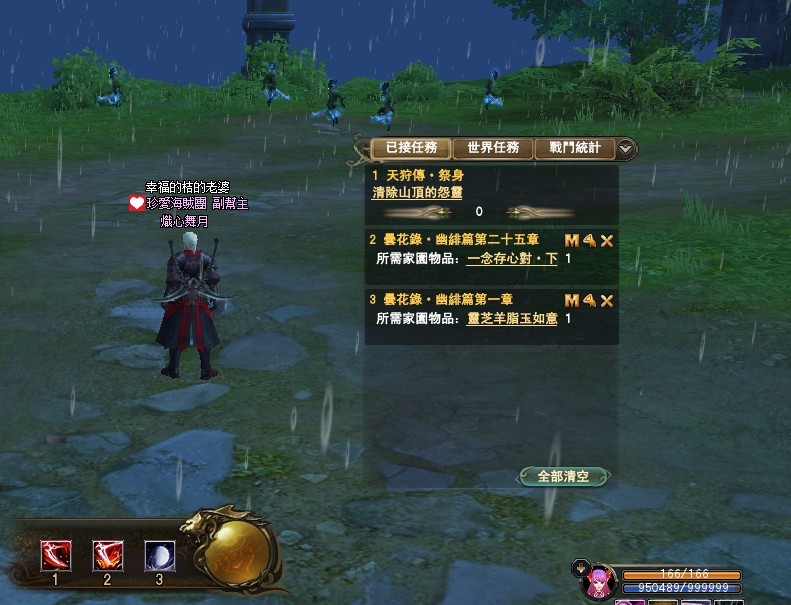Follow the 清除山頂的怨靈 objective link
This screenshot has width=791, height=605.
pos(417,192)
